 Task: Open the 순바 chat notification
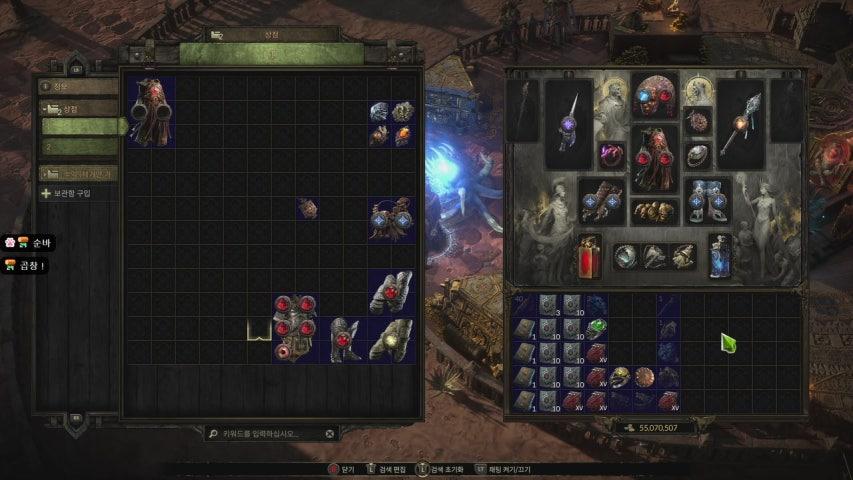[x=28, y=242]
